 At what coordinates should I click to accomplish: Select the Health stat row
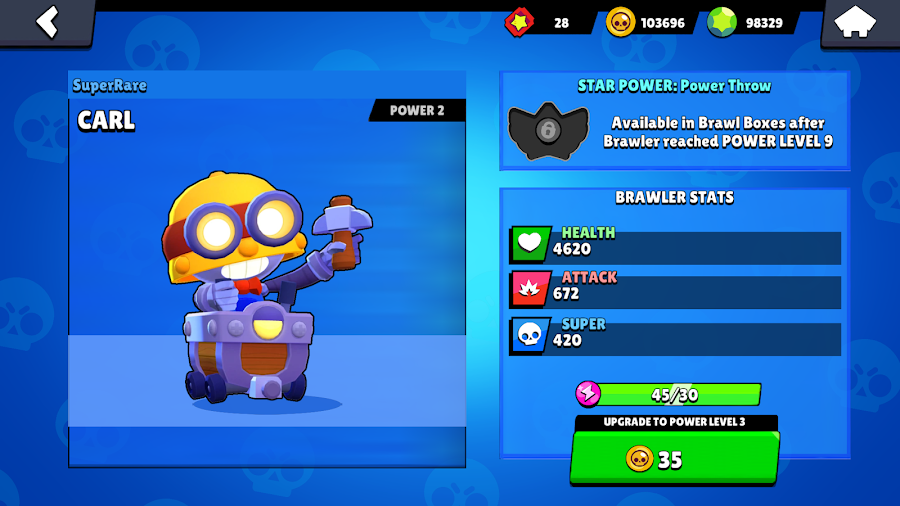click(x=675, y=243)
